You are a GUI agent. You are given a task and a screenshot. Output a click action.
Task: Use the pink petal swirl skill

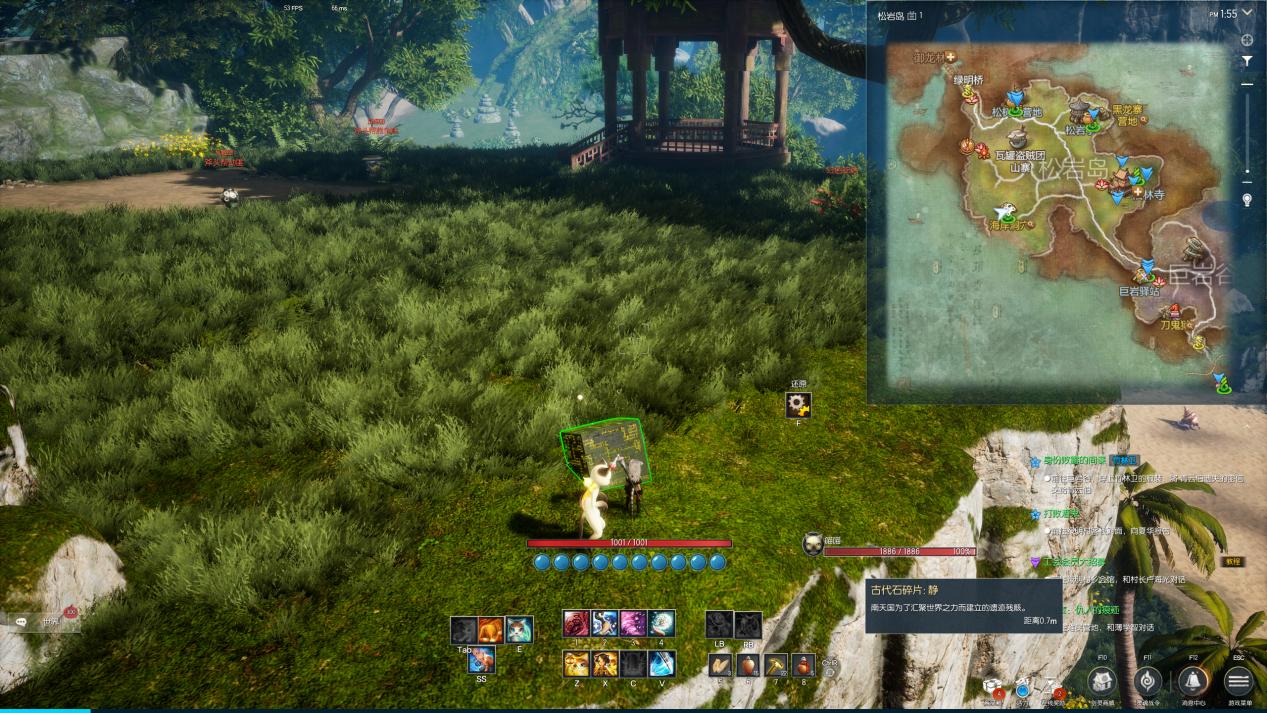tap(633, 624)
